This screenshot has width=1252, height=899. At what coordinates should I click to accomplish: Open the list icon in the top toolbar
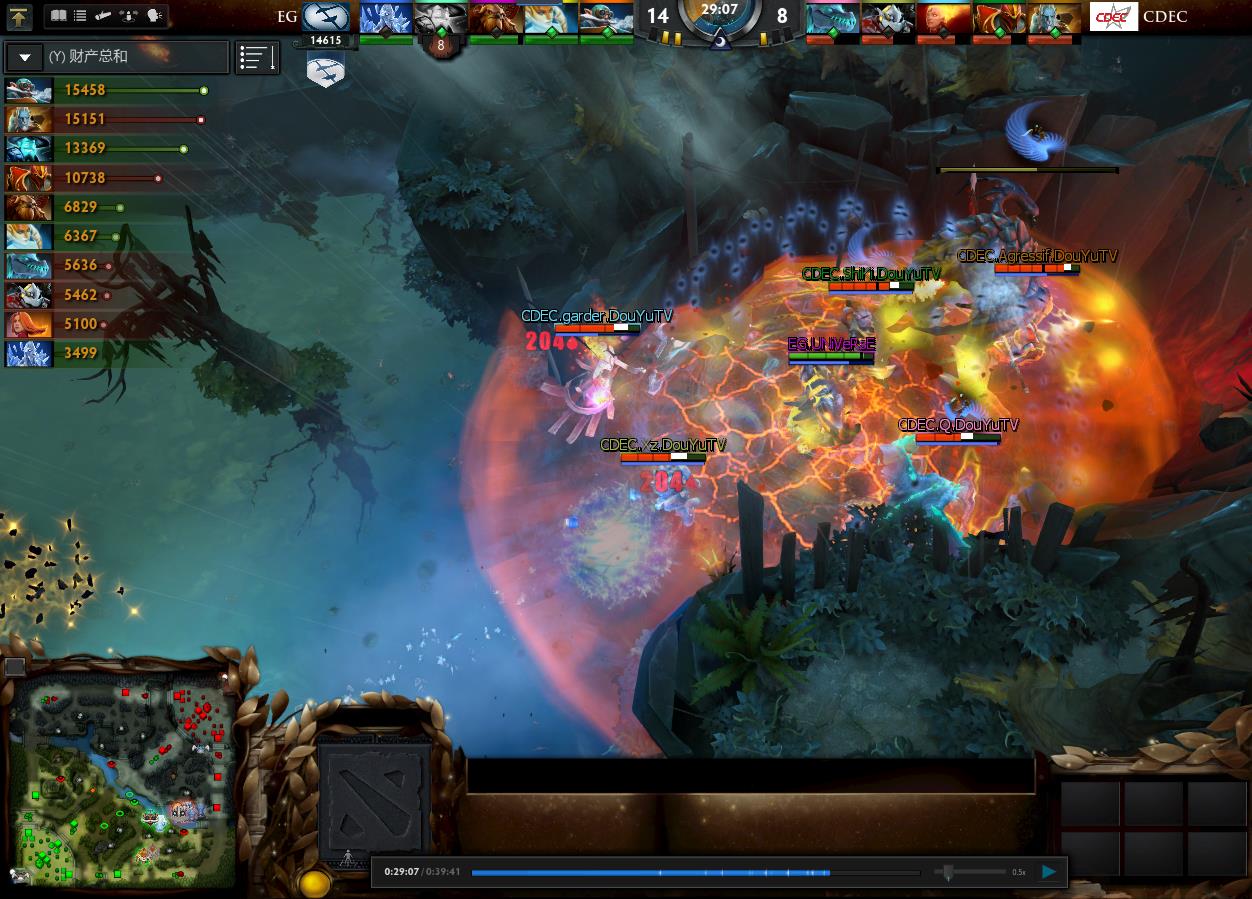pos(80,16)
